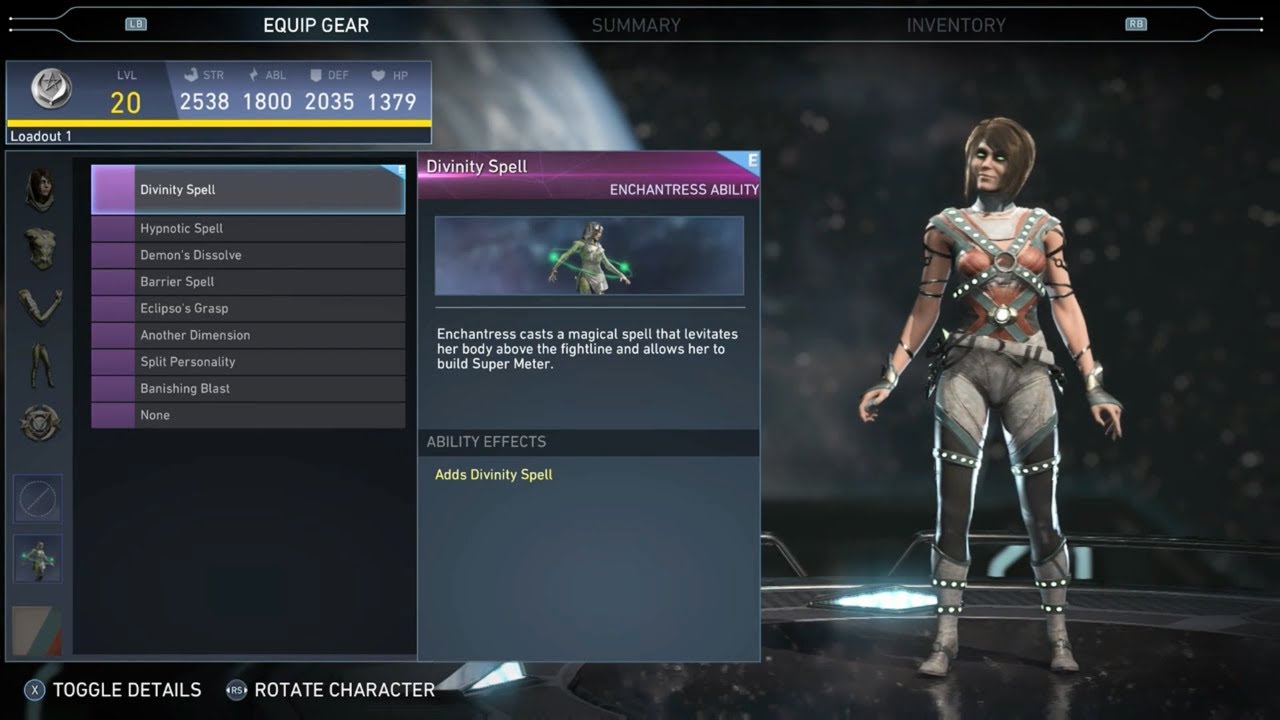Select the torso armor slot
1280x720 pixels.
[40, 248]
